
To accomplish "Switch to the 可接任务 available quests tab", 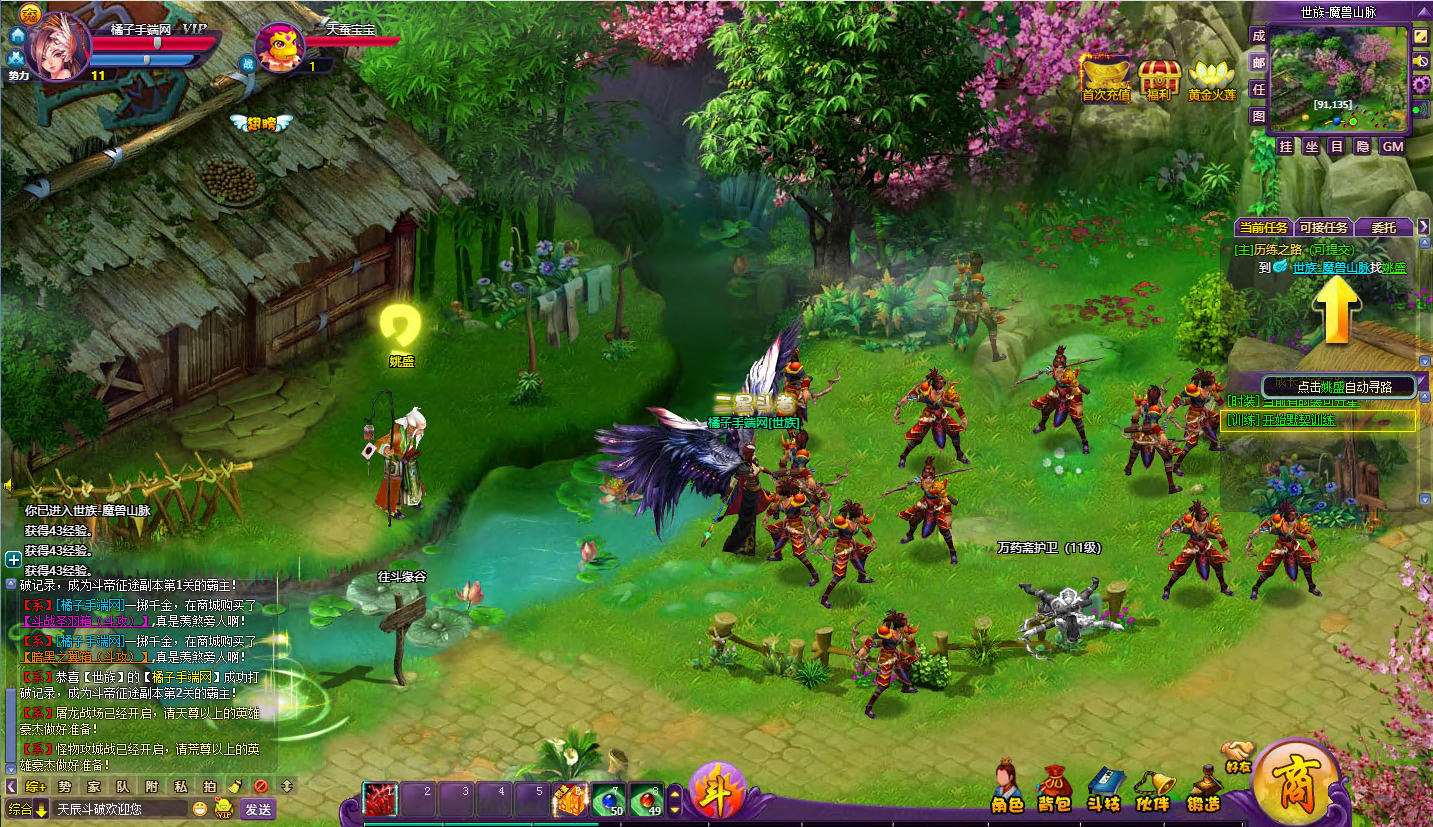I will [x=1323, y=228].
